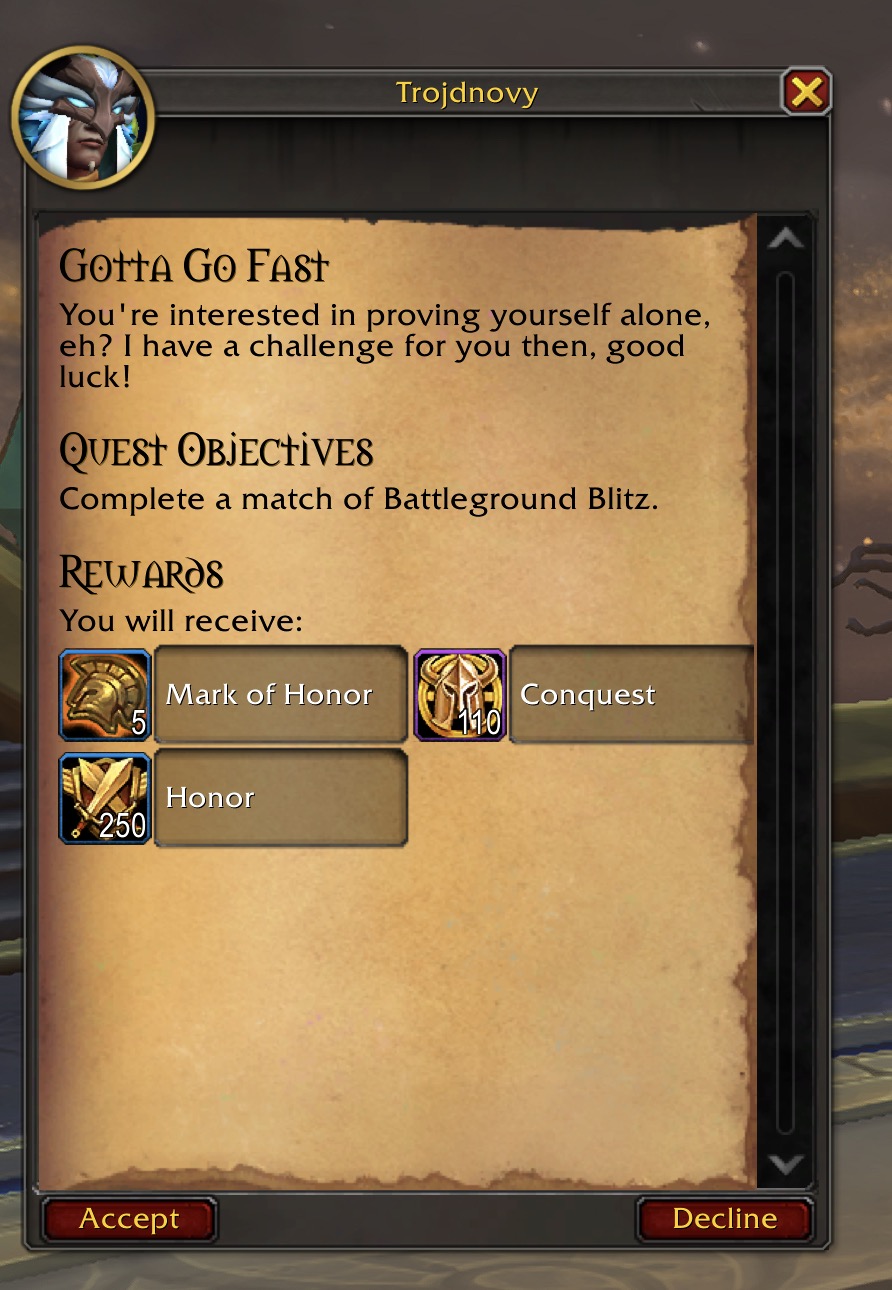Click the scroll up arrow
892x1290 pixels.
(786, 239)
